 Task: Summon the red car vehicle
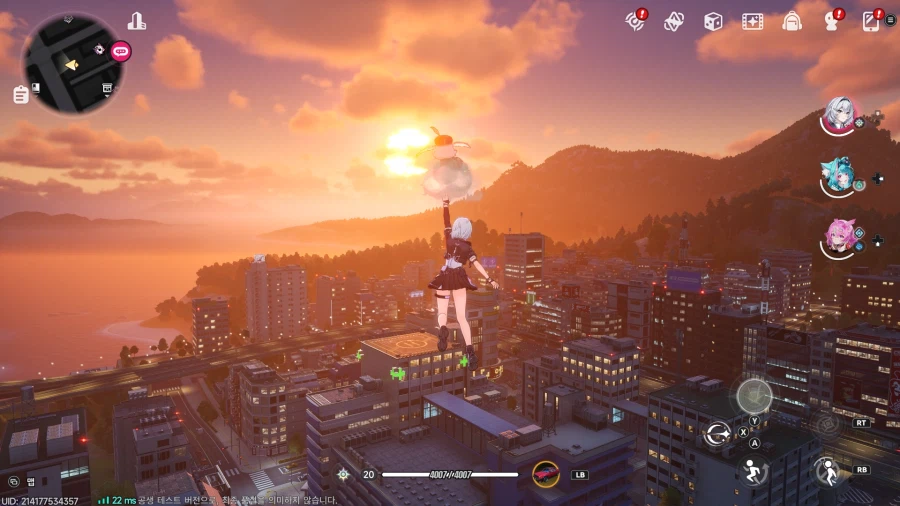[x=546, y=473]
